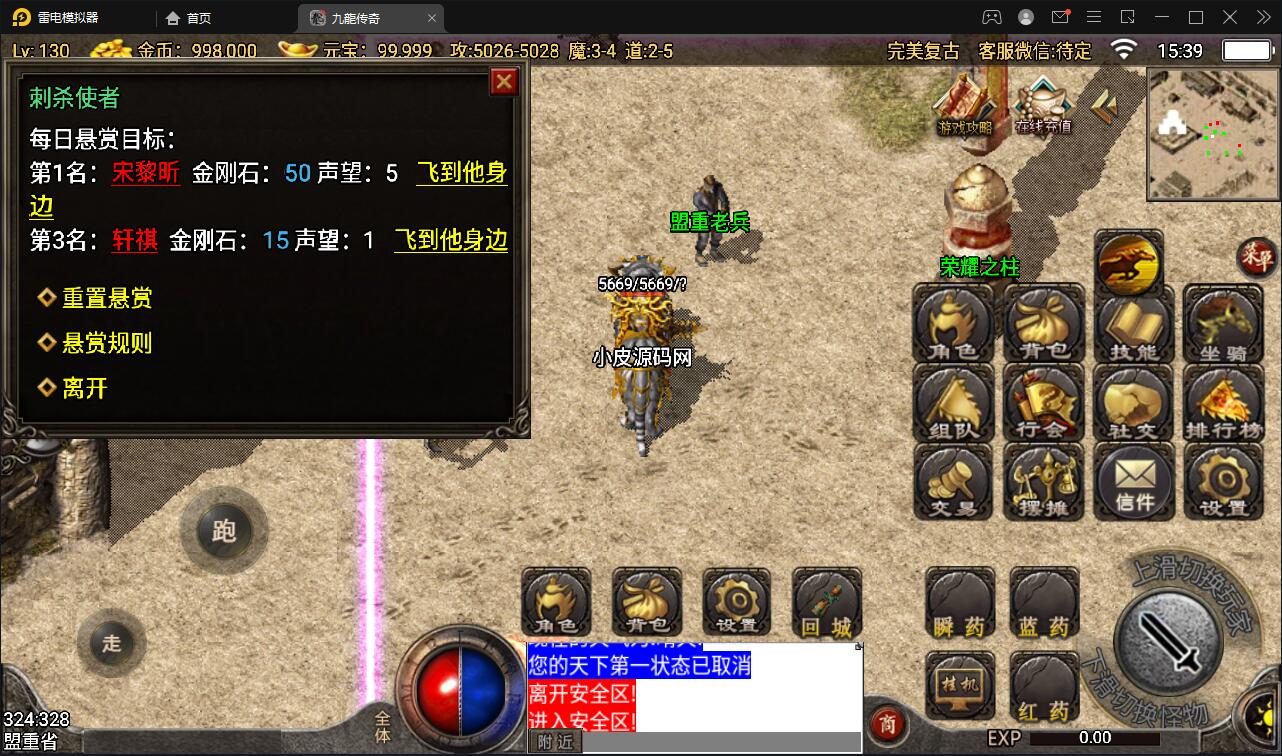Open the 行会 (guild) panel
Viewport: 1282px width, 756px height.
(x=1043, y=403)
